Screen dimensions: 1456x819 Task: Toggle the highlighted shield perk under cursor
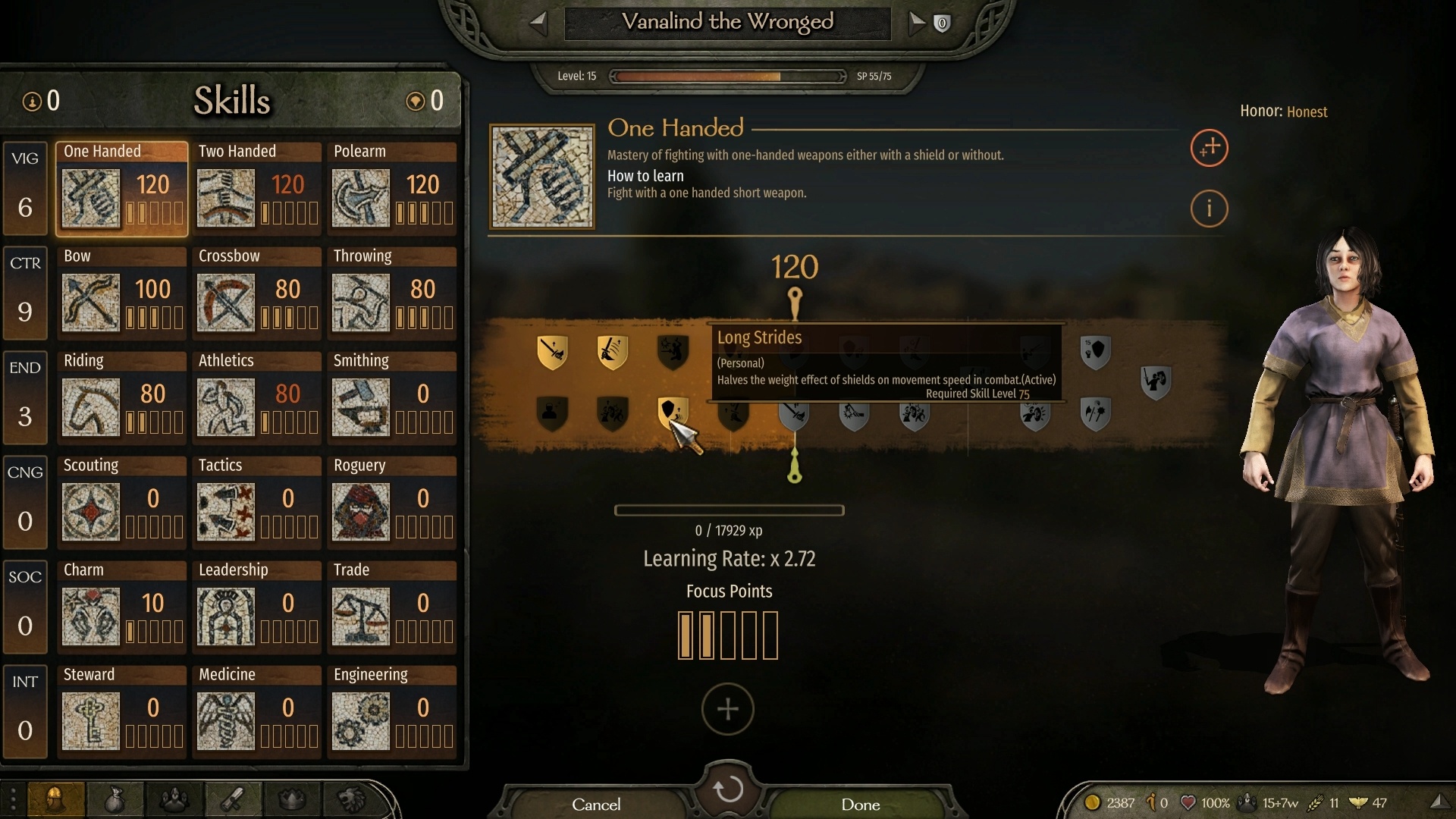click(x=672, y=413)
